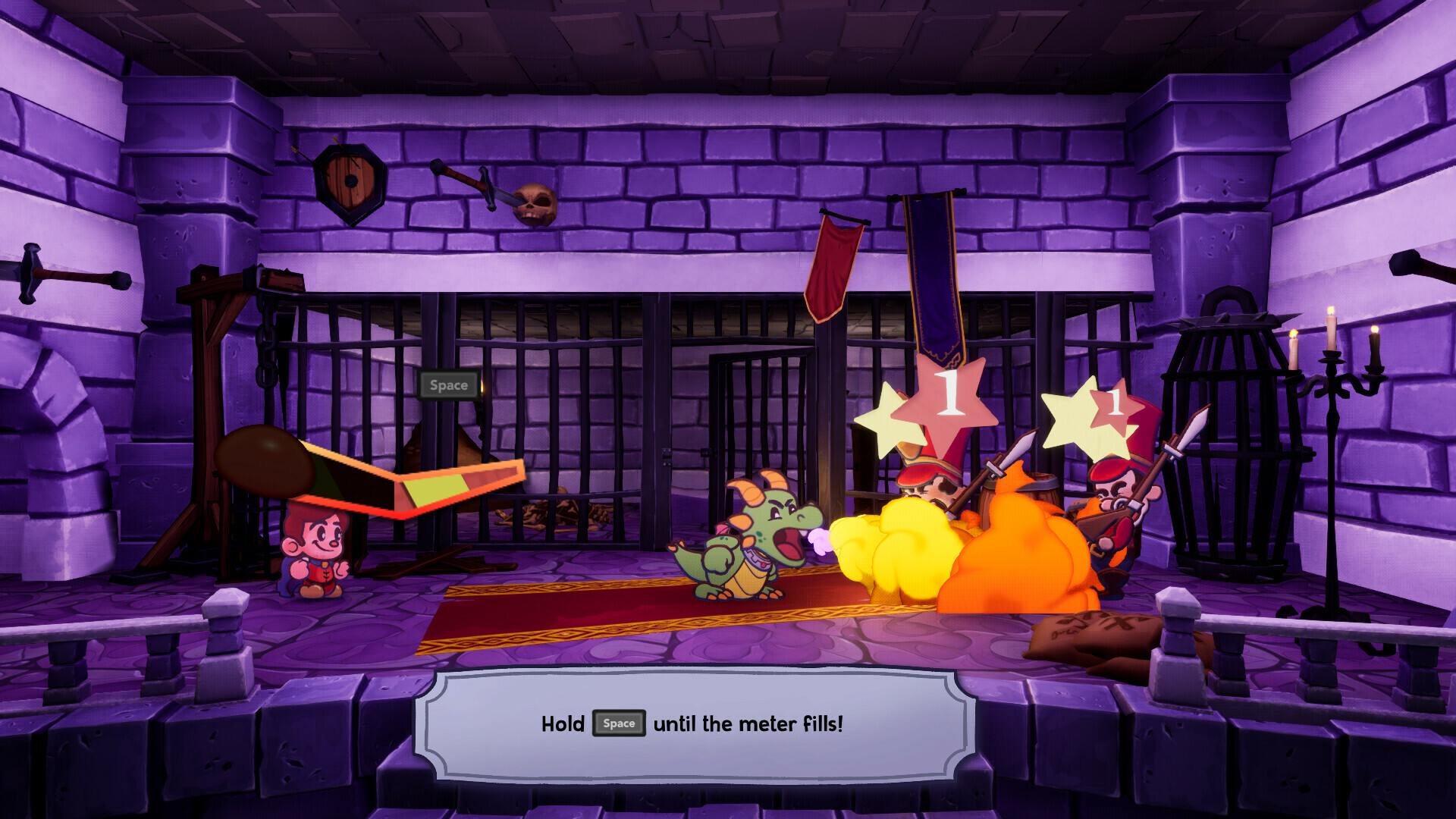The width and height of the screenshot is (1456, 819).
Task: Click the Space key inside the dialog box
Action: pyautogui.click(x=619, y=724)
